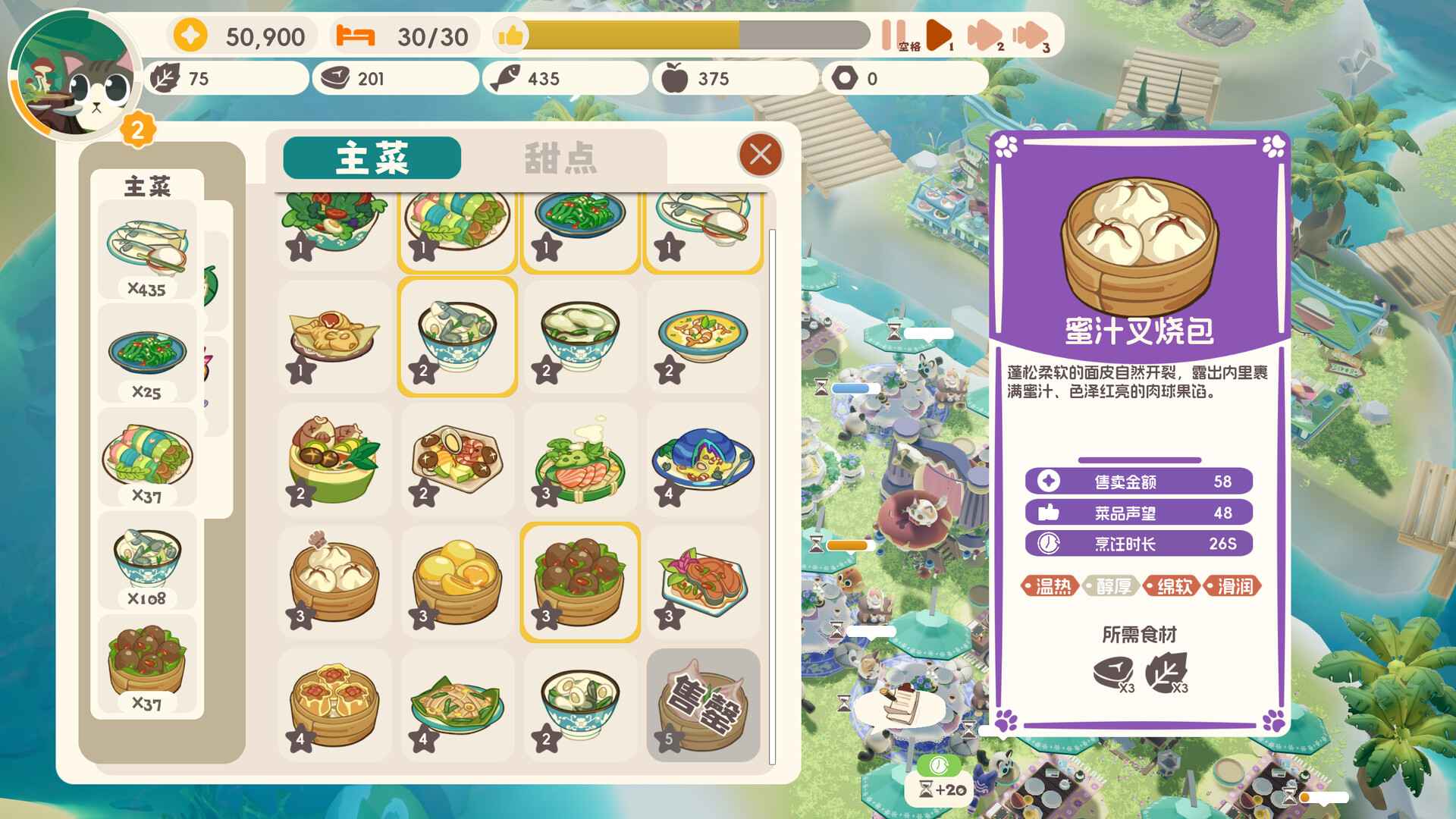The height and width of the screenshot is (819, 1456).
Task: Click the leaf ingredient icon showing 75
Action: [168, 77]
